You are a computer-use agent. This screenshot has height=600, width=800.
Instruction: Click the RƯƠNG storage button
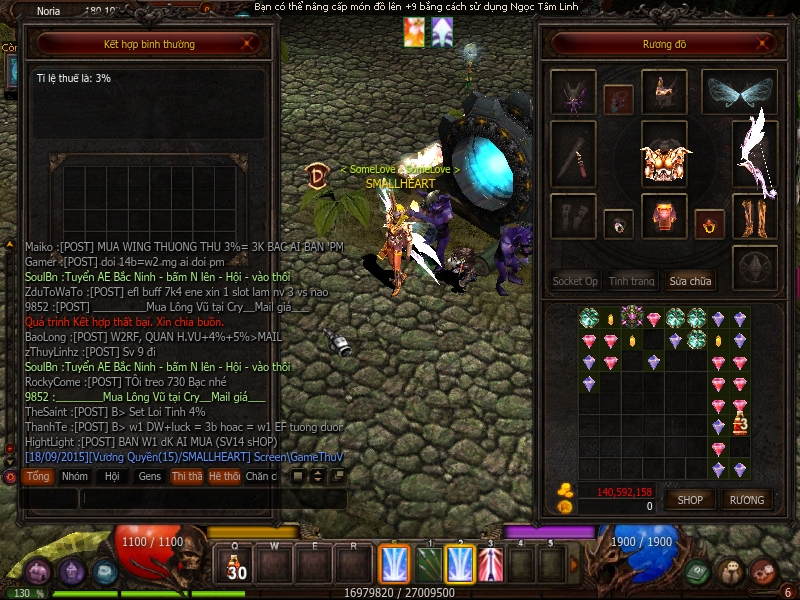point(746,500)
